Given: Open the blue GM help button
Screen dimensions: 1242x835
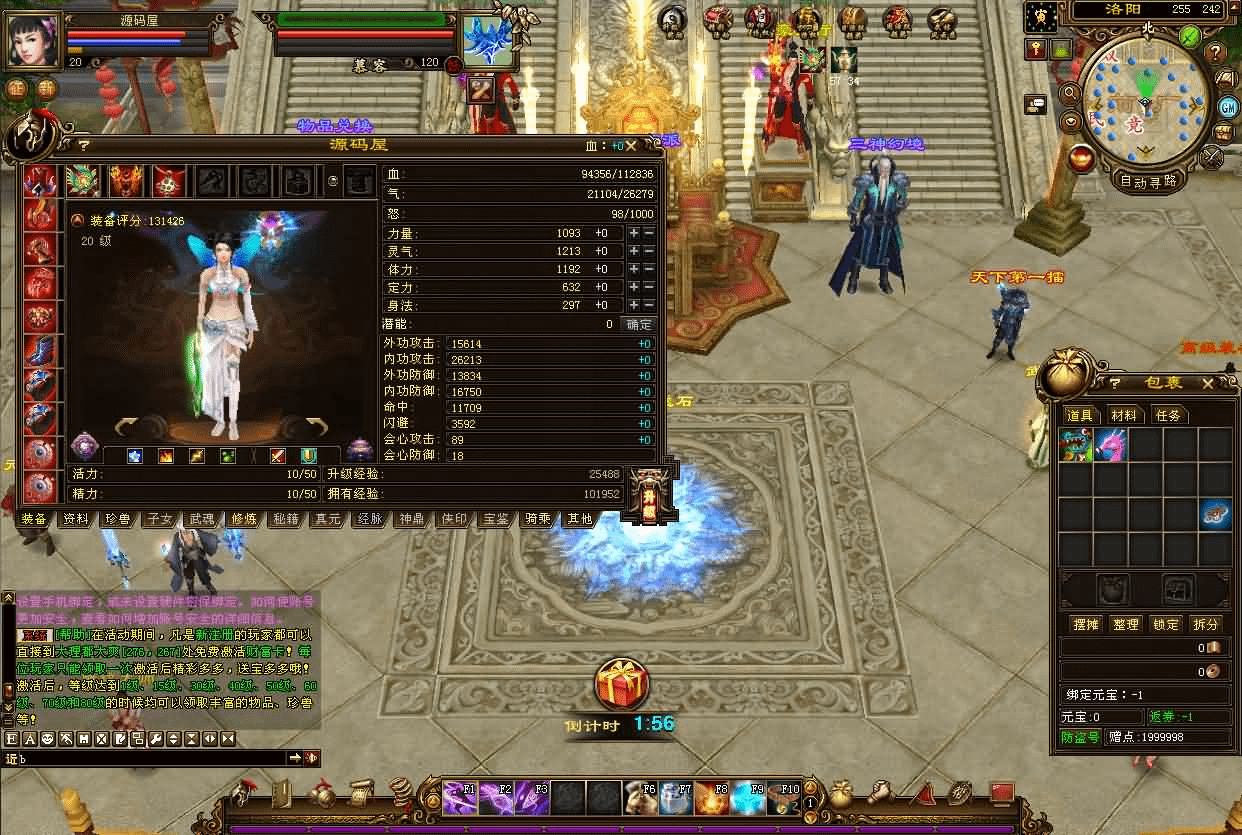Looking at the screenshot, I should (x=1228, y=107).
